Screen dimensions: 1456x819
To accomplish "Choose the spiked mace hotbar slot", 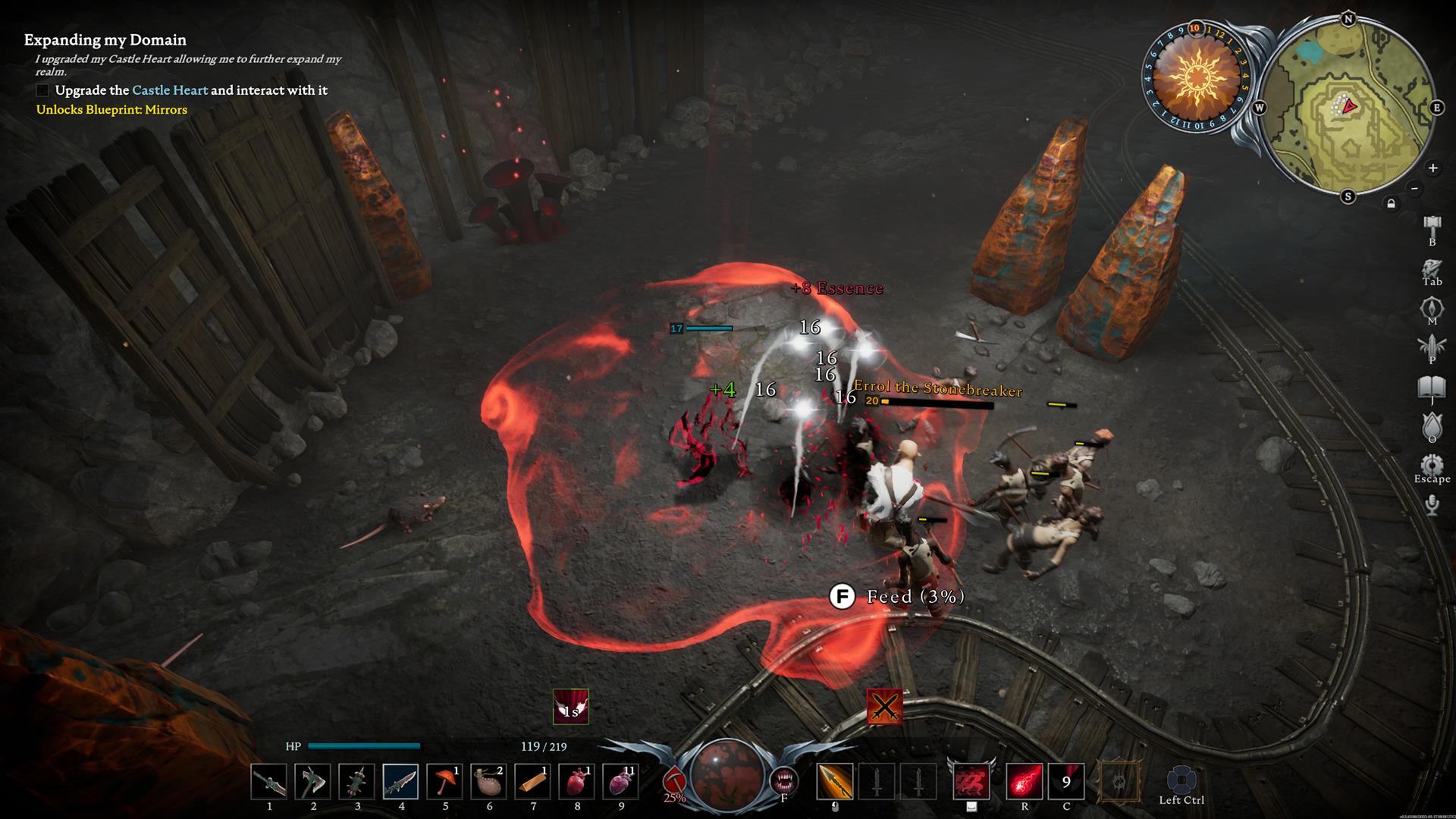I will coord(357,782).
